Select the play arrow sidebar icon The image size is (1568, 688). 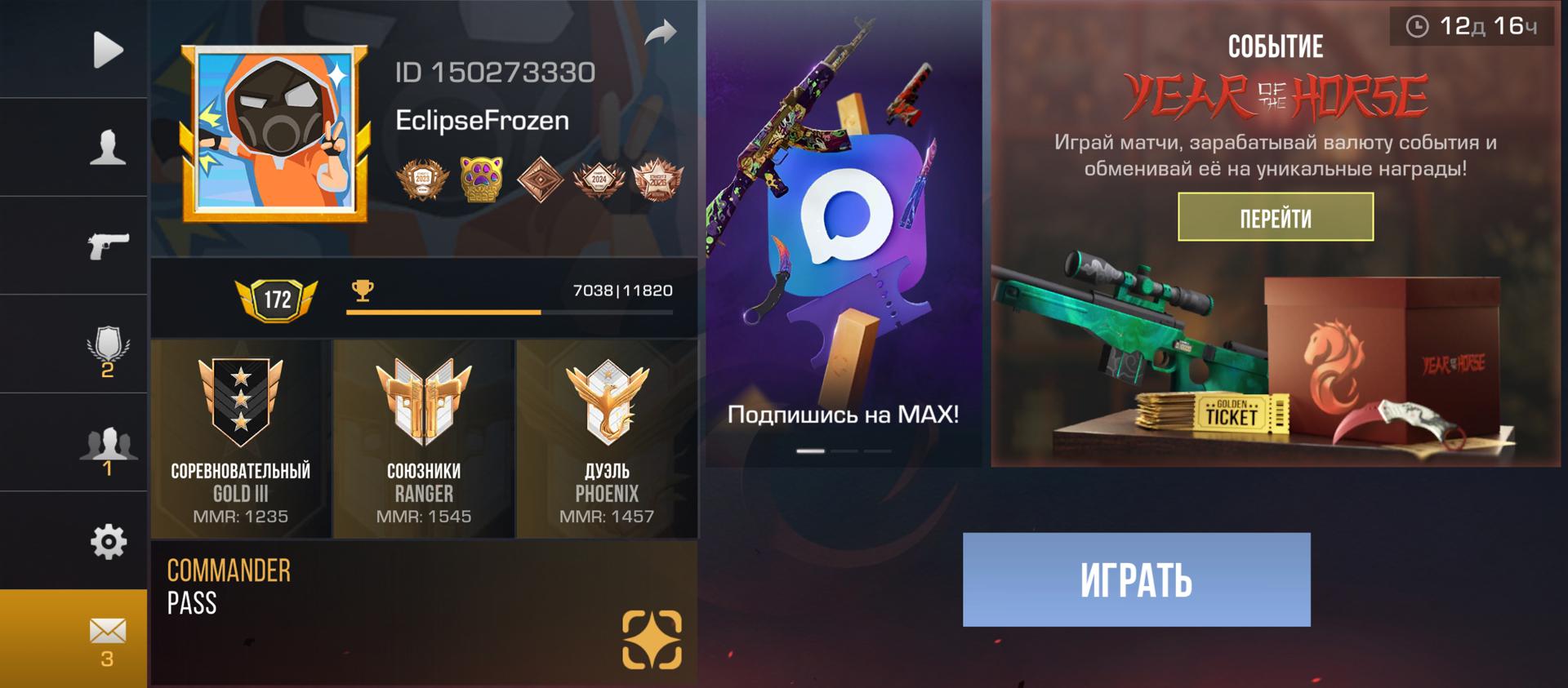click(x=107, y=50)
